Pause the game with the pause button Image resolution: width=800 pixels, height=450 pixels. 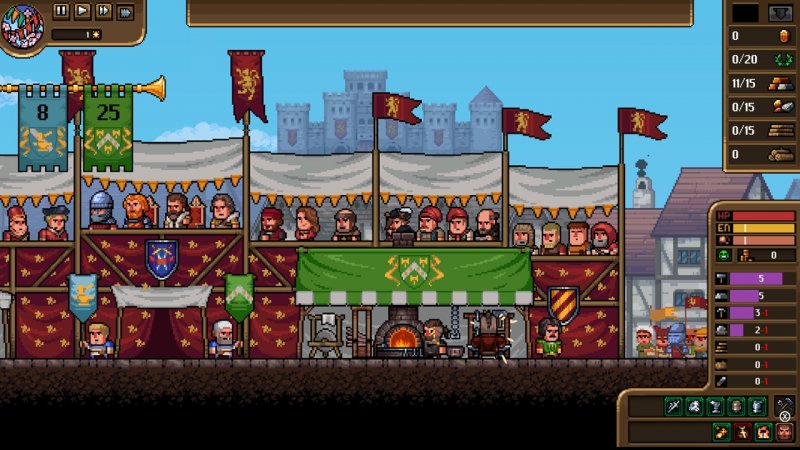61,11
